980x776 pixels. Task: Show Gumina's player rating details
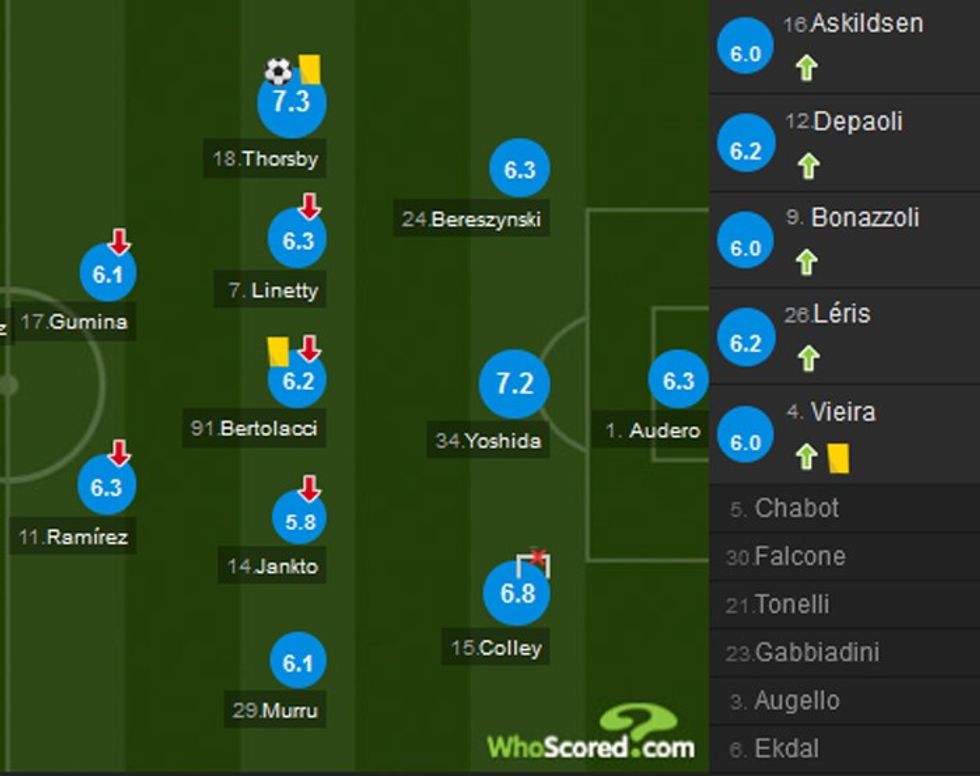[107, 274]
